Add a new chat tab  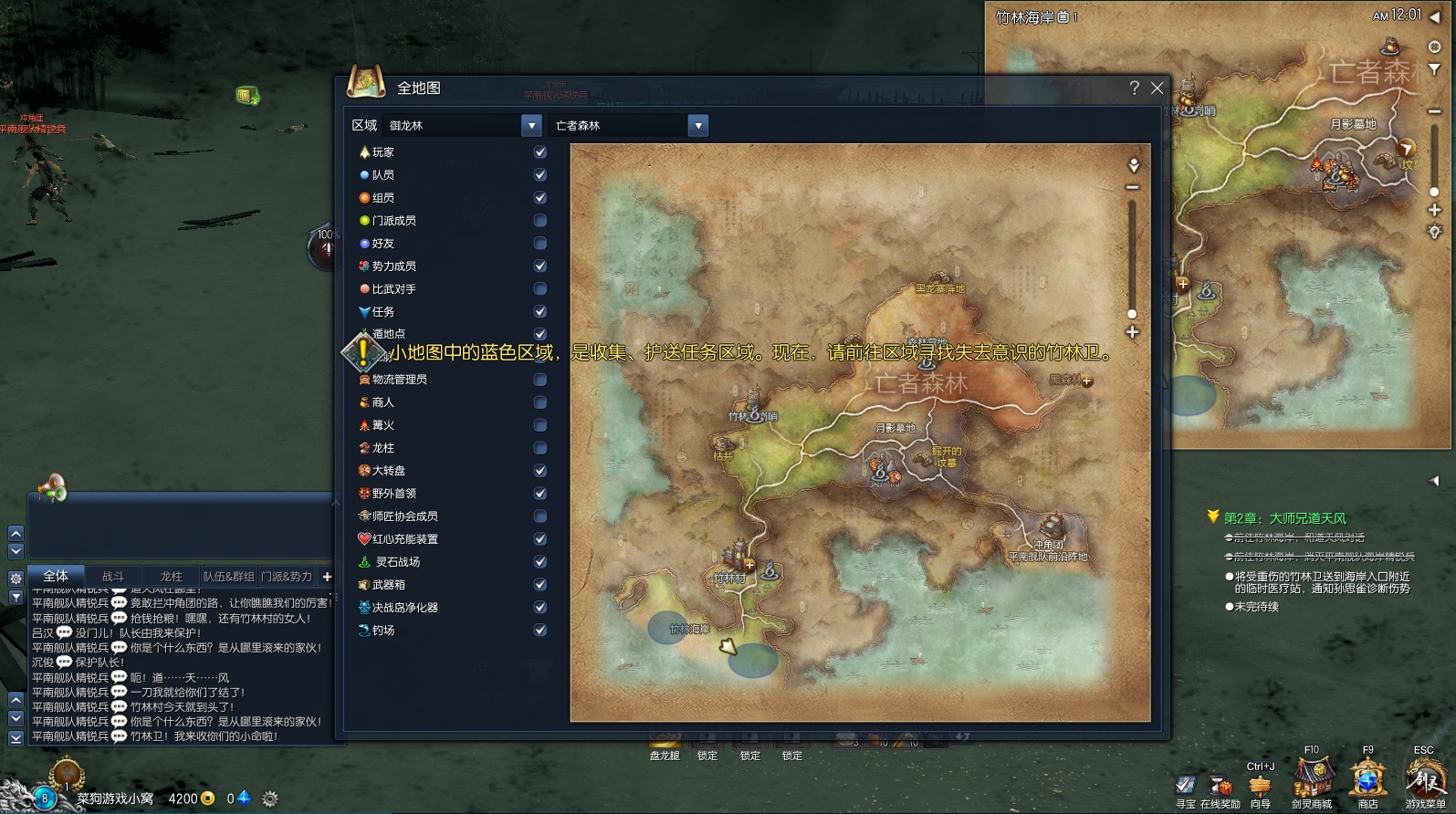click(x=327, y=577)
